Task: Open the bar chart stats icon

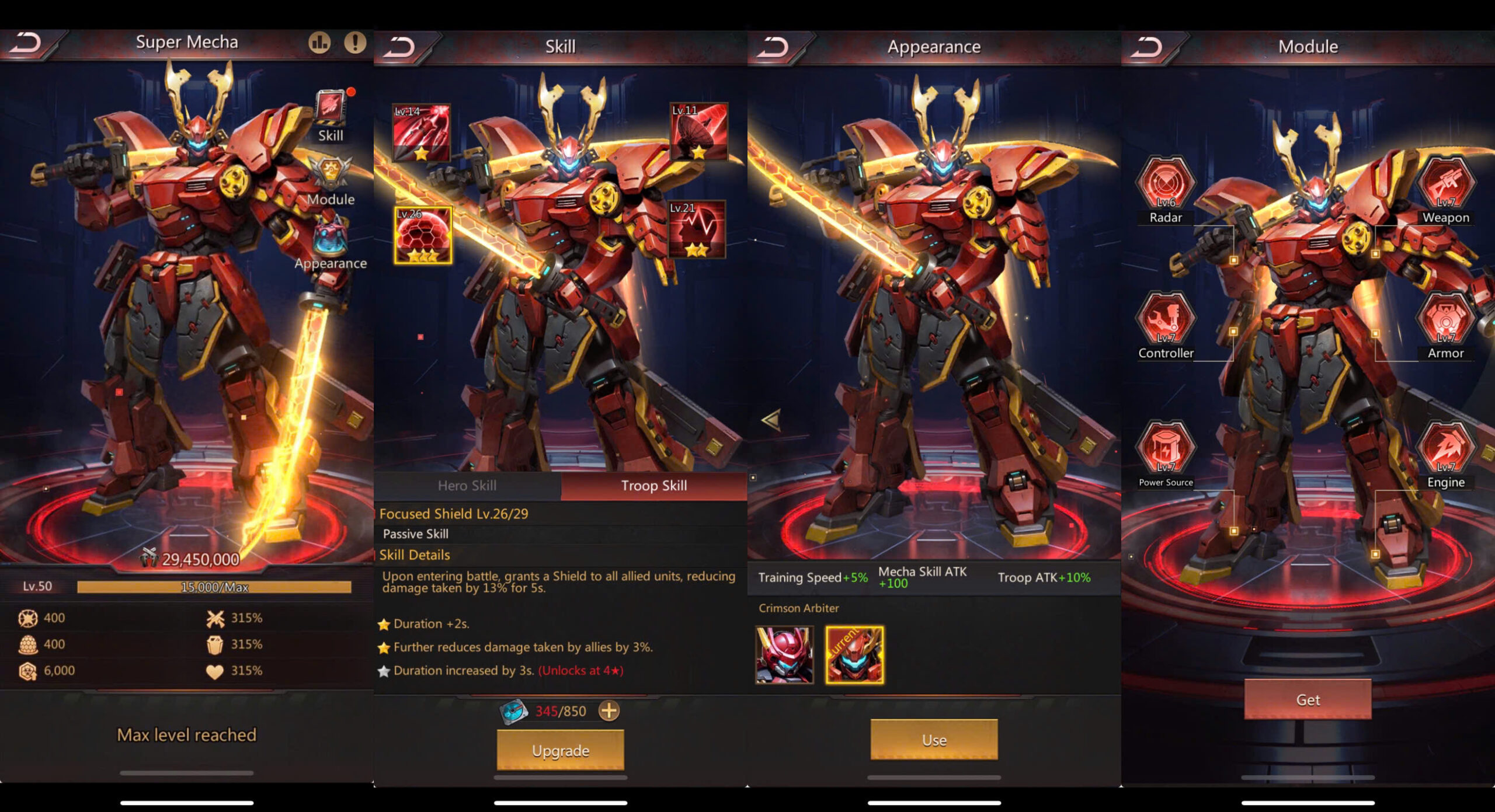Action: coord(319,42)
